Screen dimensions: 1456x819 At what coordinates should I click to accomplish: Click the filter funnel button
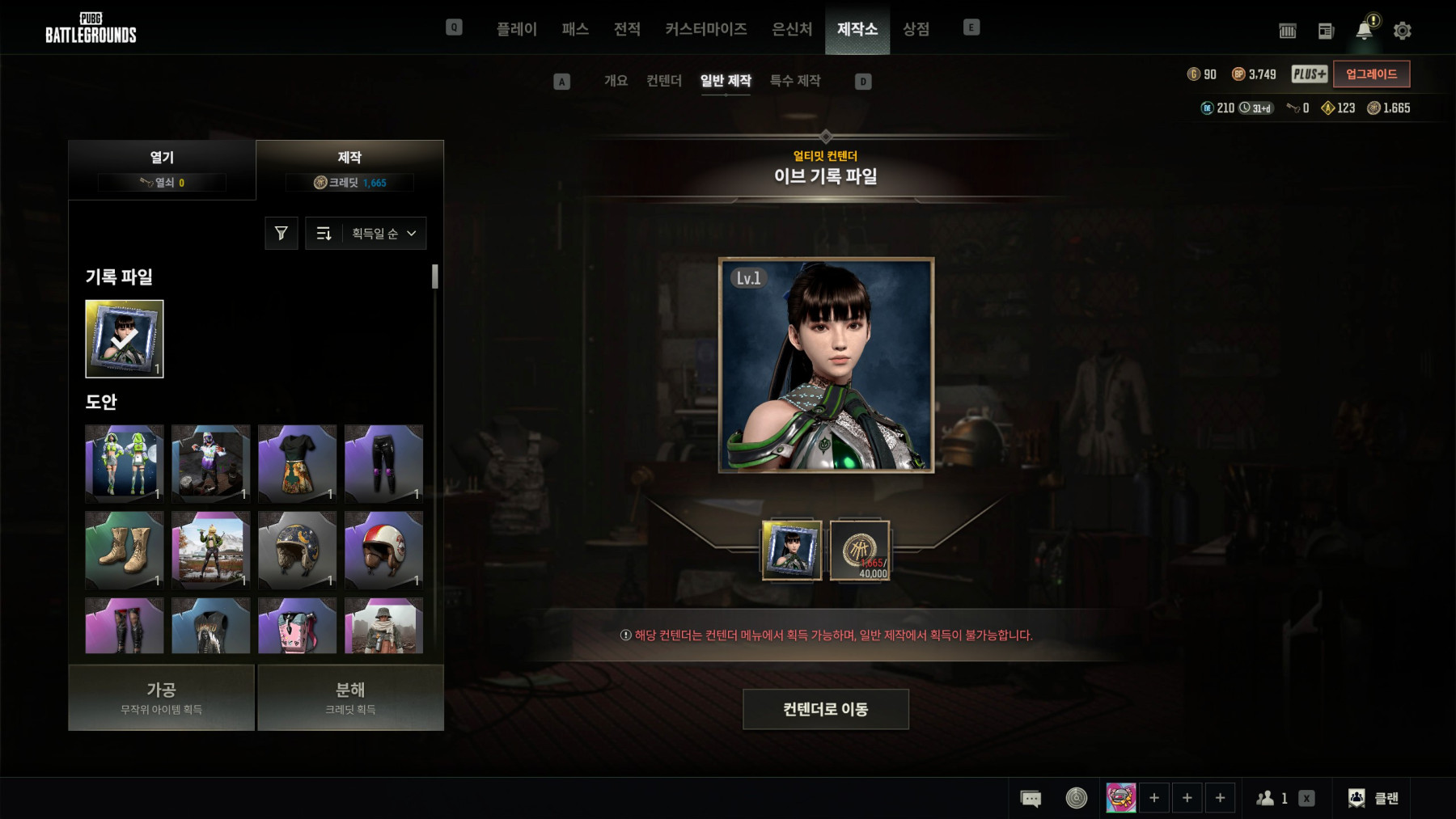[x=281, y=234]
